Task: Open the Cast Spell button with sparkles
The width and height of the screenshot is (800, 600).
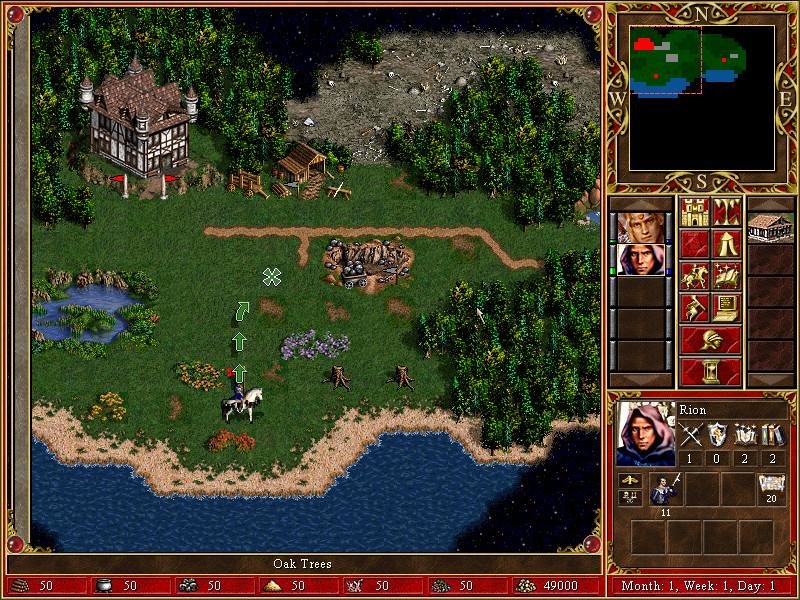Action: click(x=726, y=276)
